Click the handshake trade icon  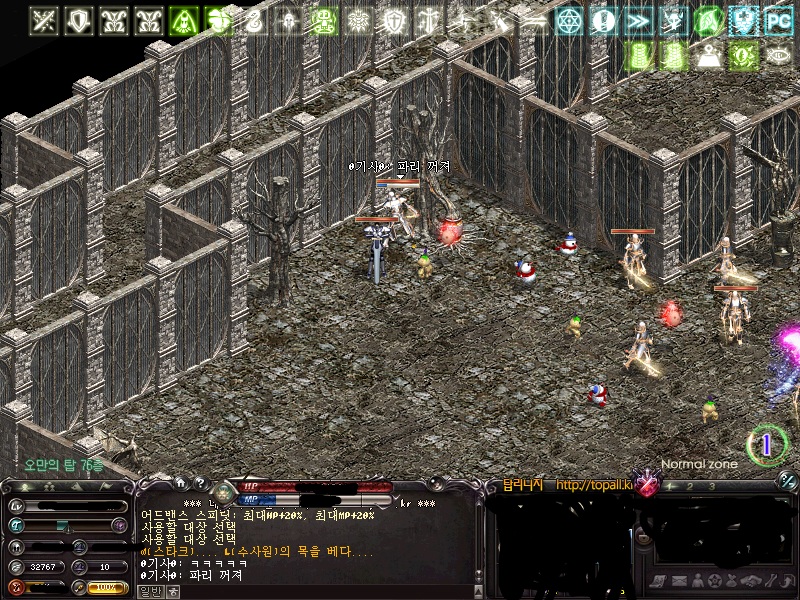pyautogui.click(x=749, y=581)
